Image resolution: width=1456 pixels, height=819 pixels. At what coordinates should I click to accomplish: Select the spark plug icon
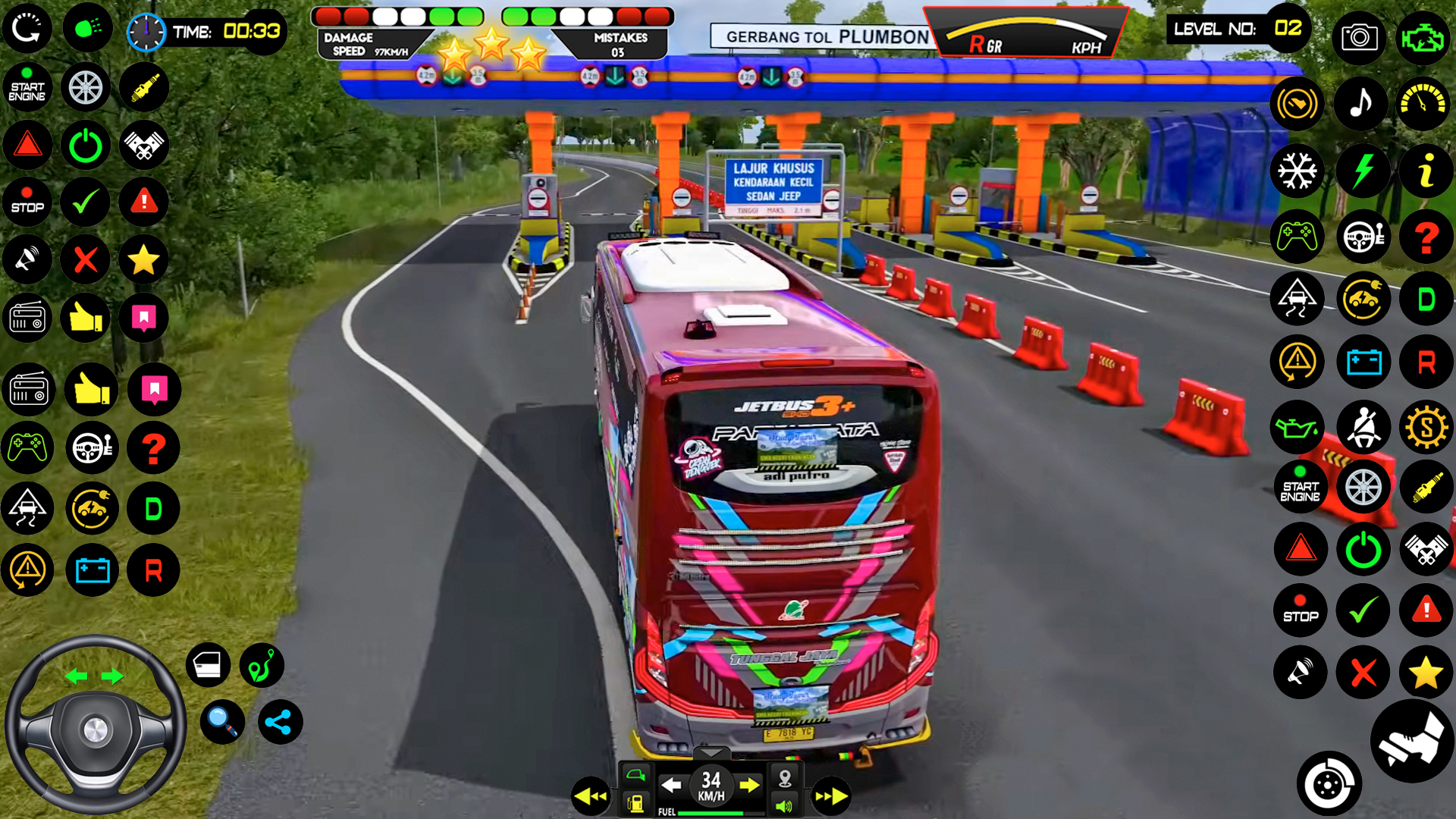tap(1426, 486)
